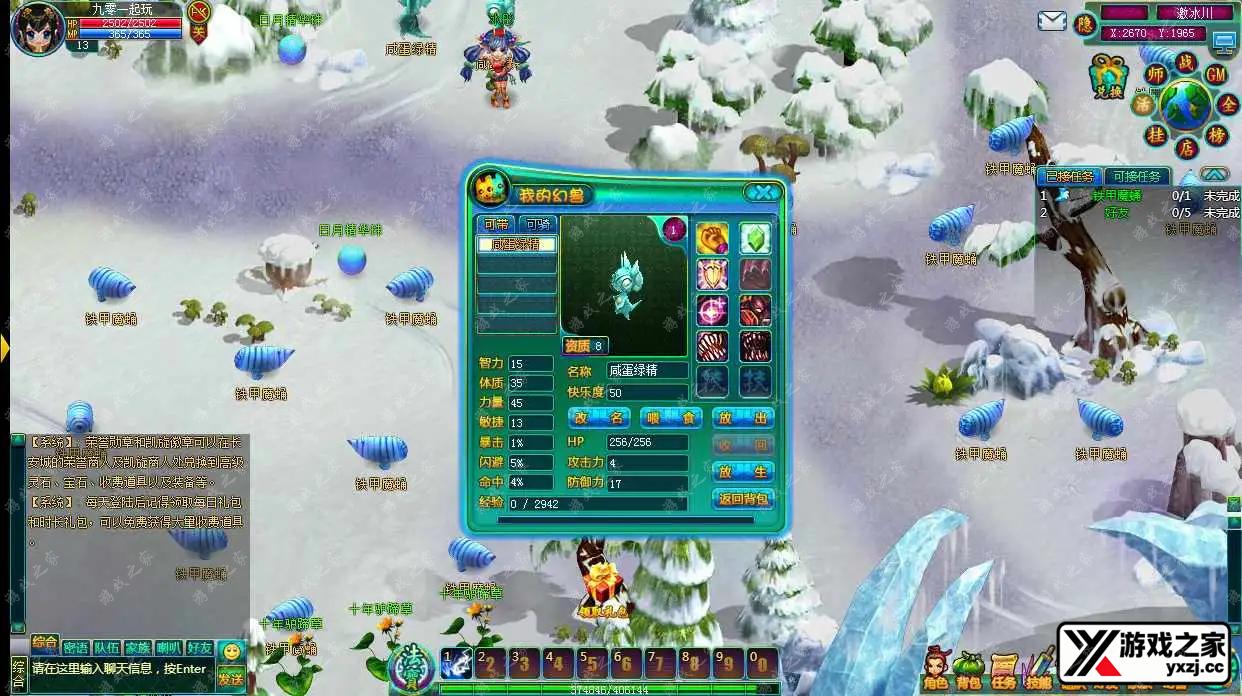Close the 我的幻兽 pet window

(x=762, y=193)
